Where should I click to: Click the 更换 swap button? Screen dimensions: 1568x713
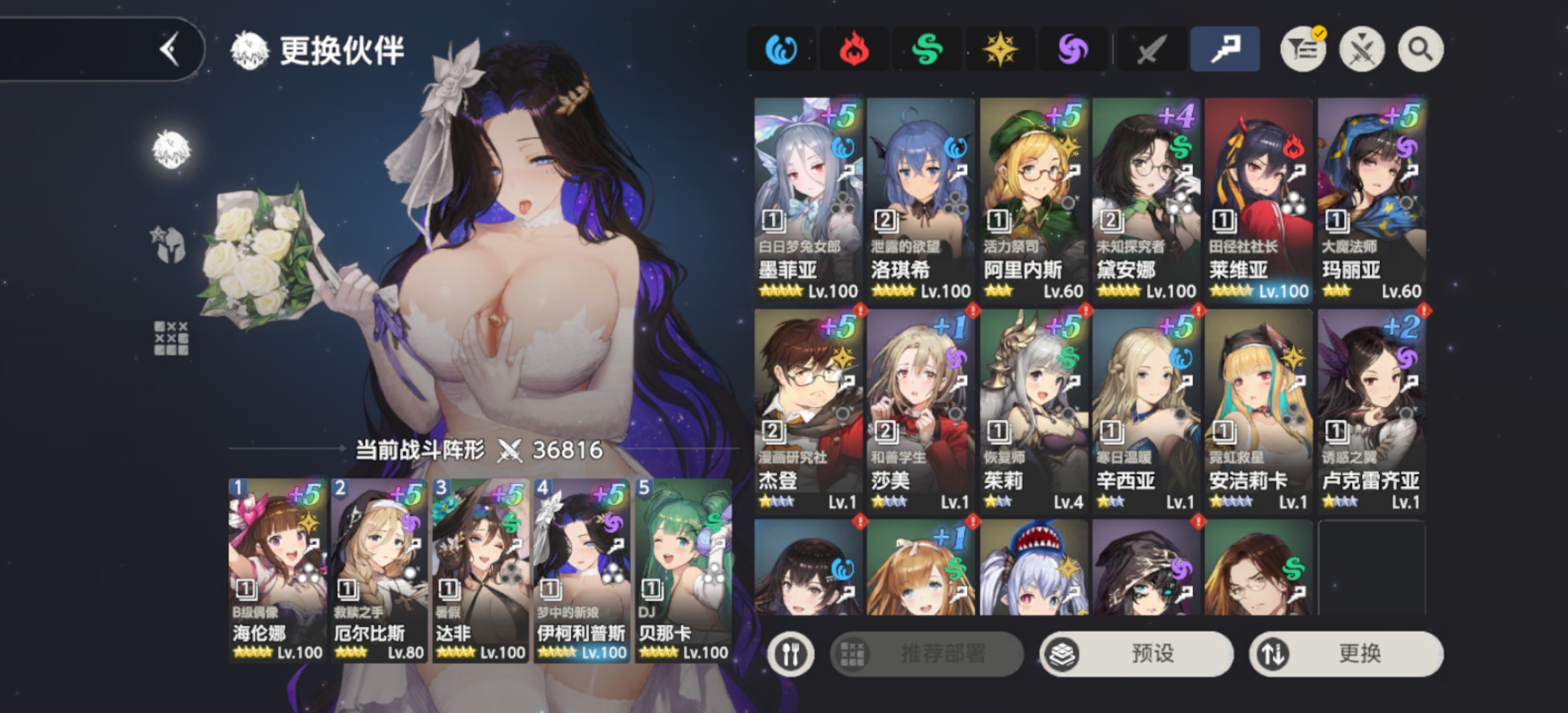tap(1346, 654)
